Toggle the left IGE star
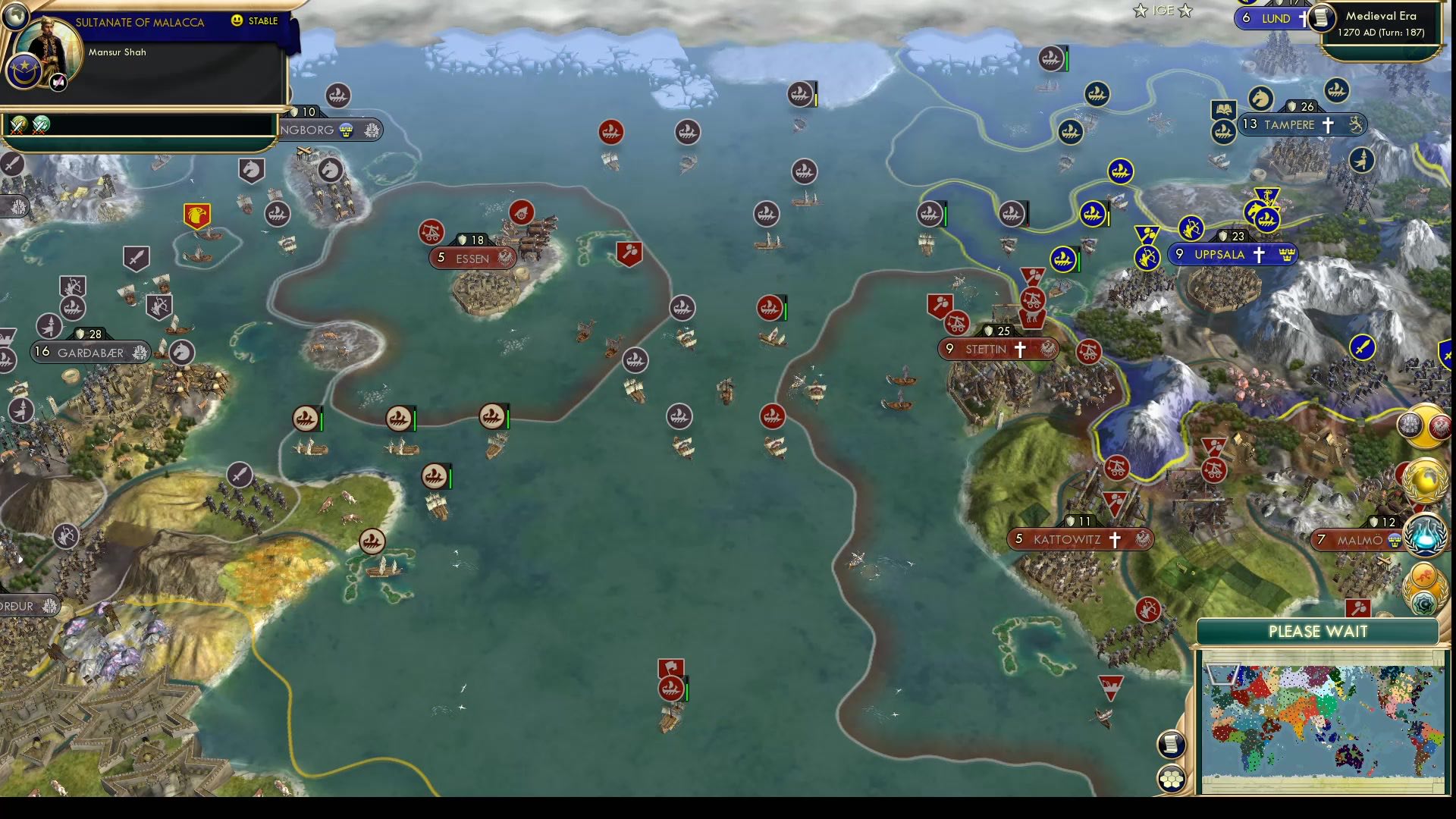 pyautogui.click(x=1141, y=11)
